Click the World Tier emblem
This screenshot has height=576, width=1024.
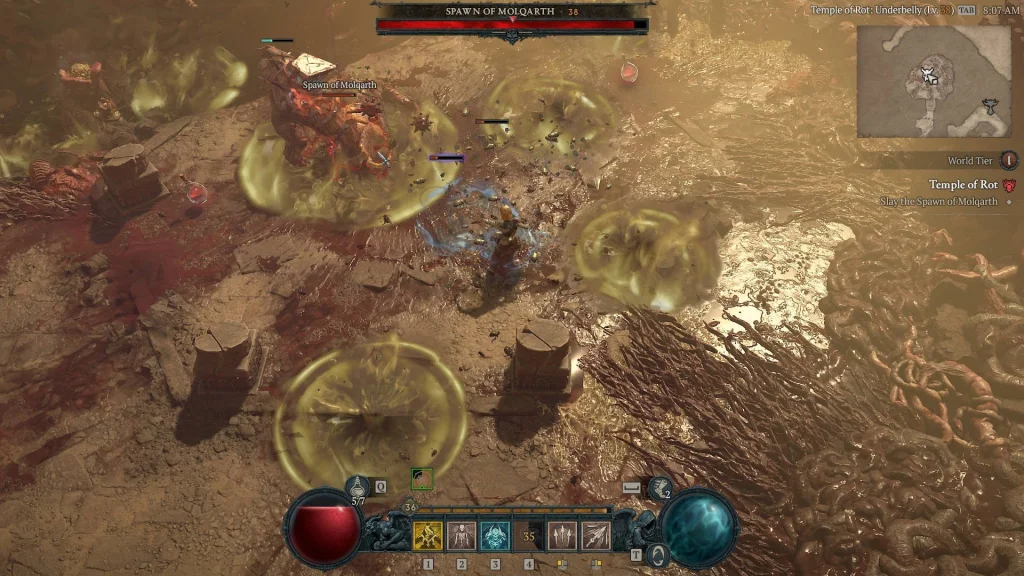click(x=1008, y=160)
